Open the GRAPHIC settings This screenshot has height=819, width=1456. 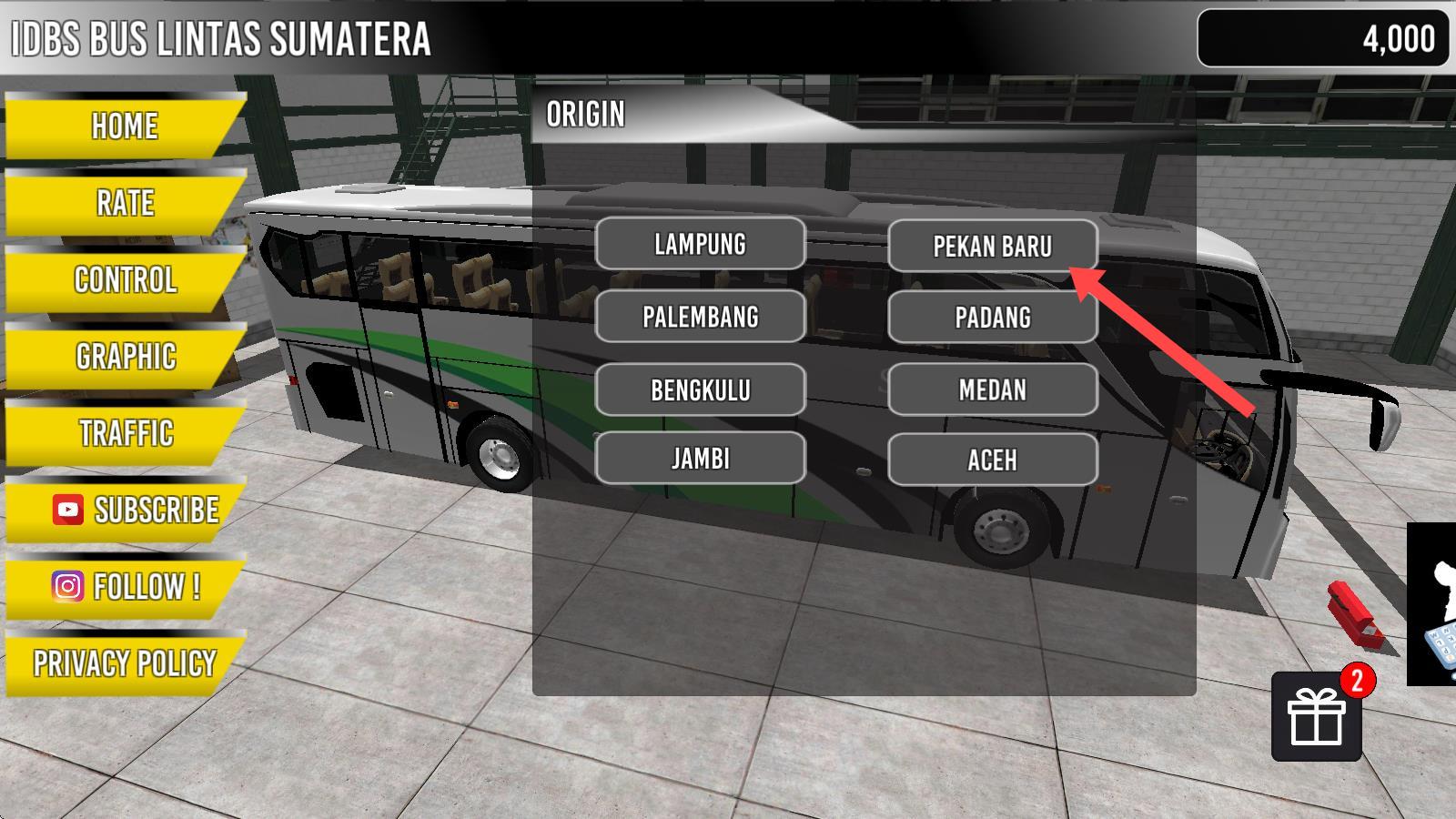point(125,357)
